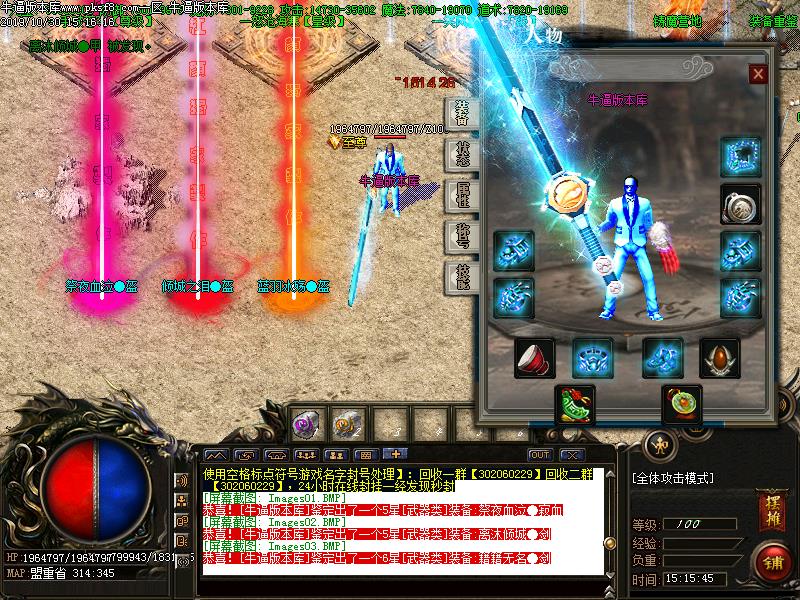Click the green jade charm slot
This screenshot has height=600, width=800.
click(575, 404)
